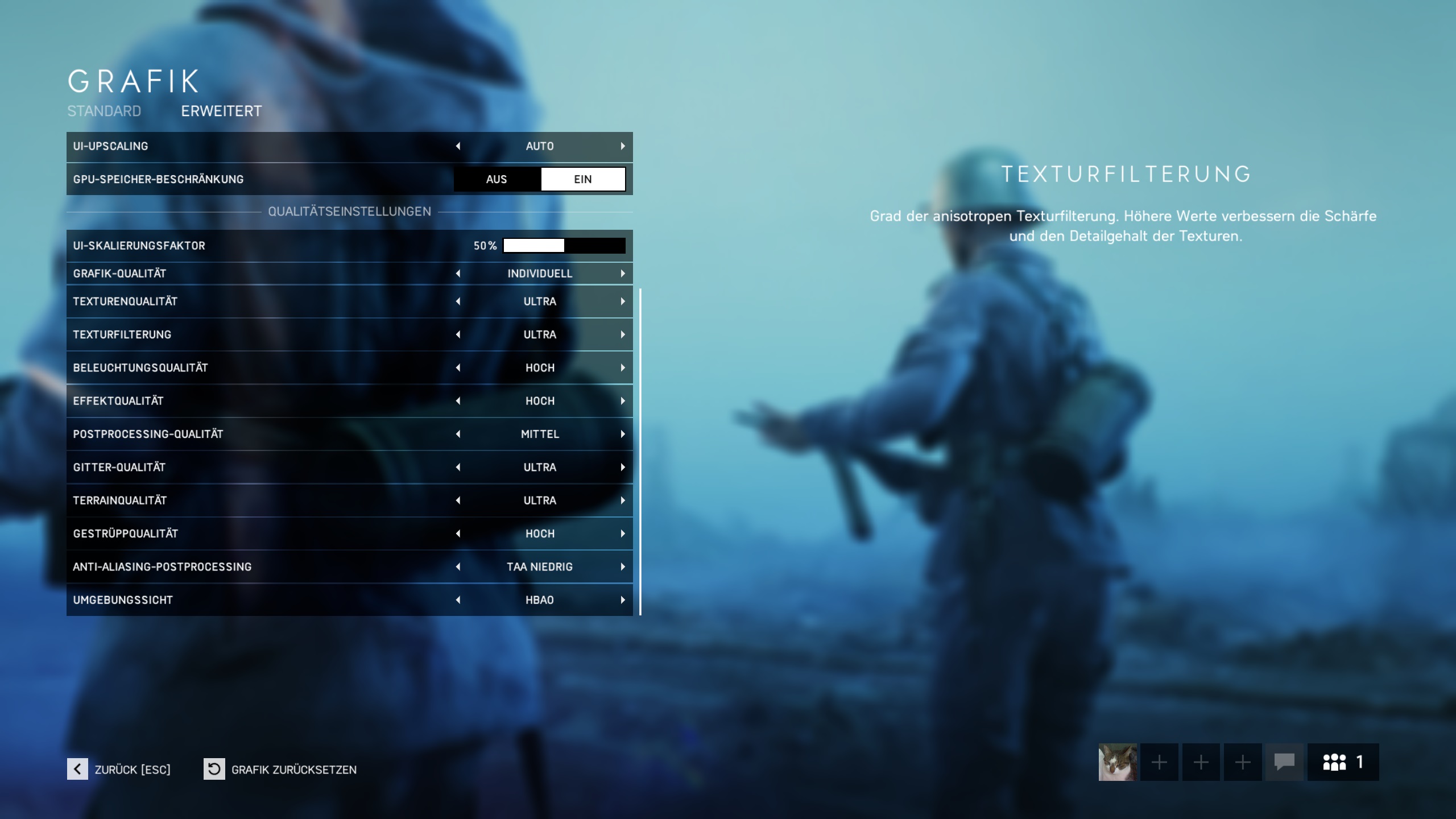Select EIN for GPU-Speicher-Beschränkung
This screenshot has height=819, width=1456.
pyautogui.click(x=584, y=179)
